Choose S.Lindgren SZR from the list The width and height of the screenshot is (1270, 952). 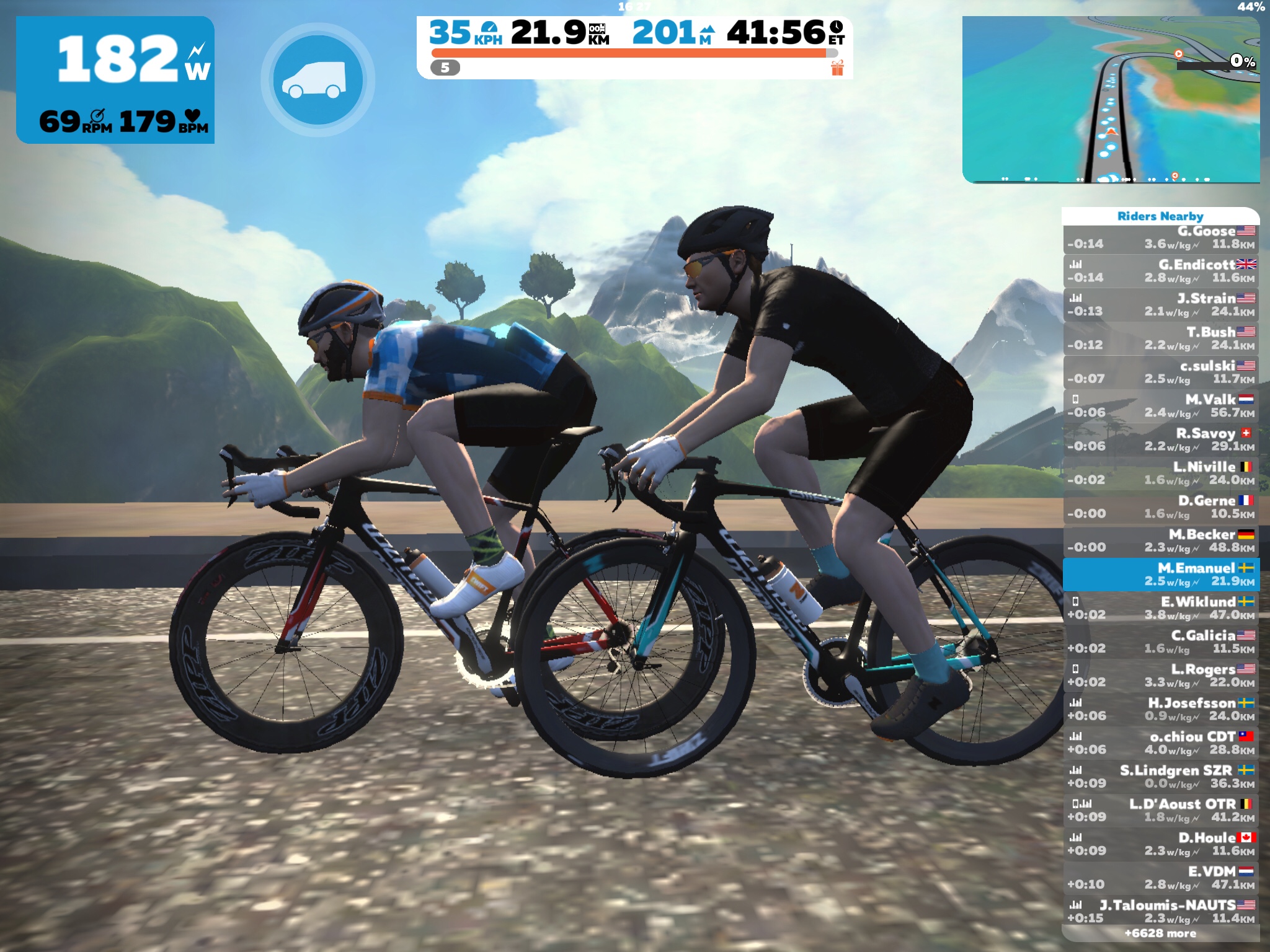click(x=1160, y=777)
